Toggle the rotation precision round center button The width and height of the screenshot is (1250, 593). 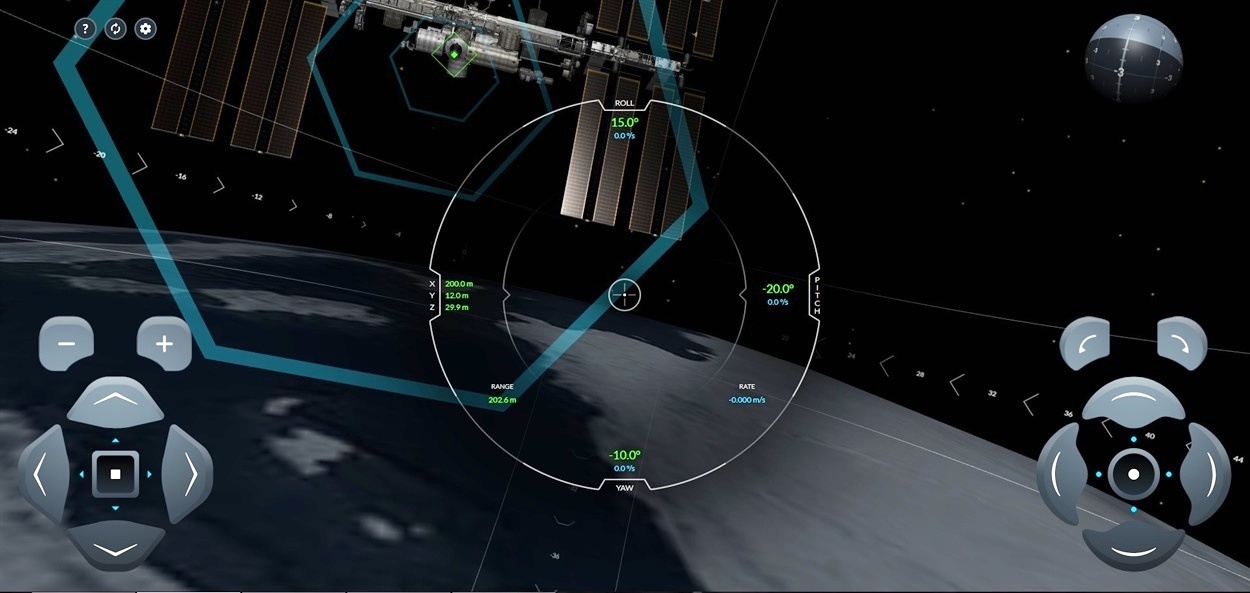(1133, 474)
